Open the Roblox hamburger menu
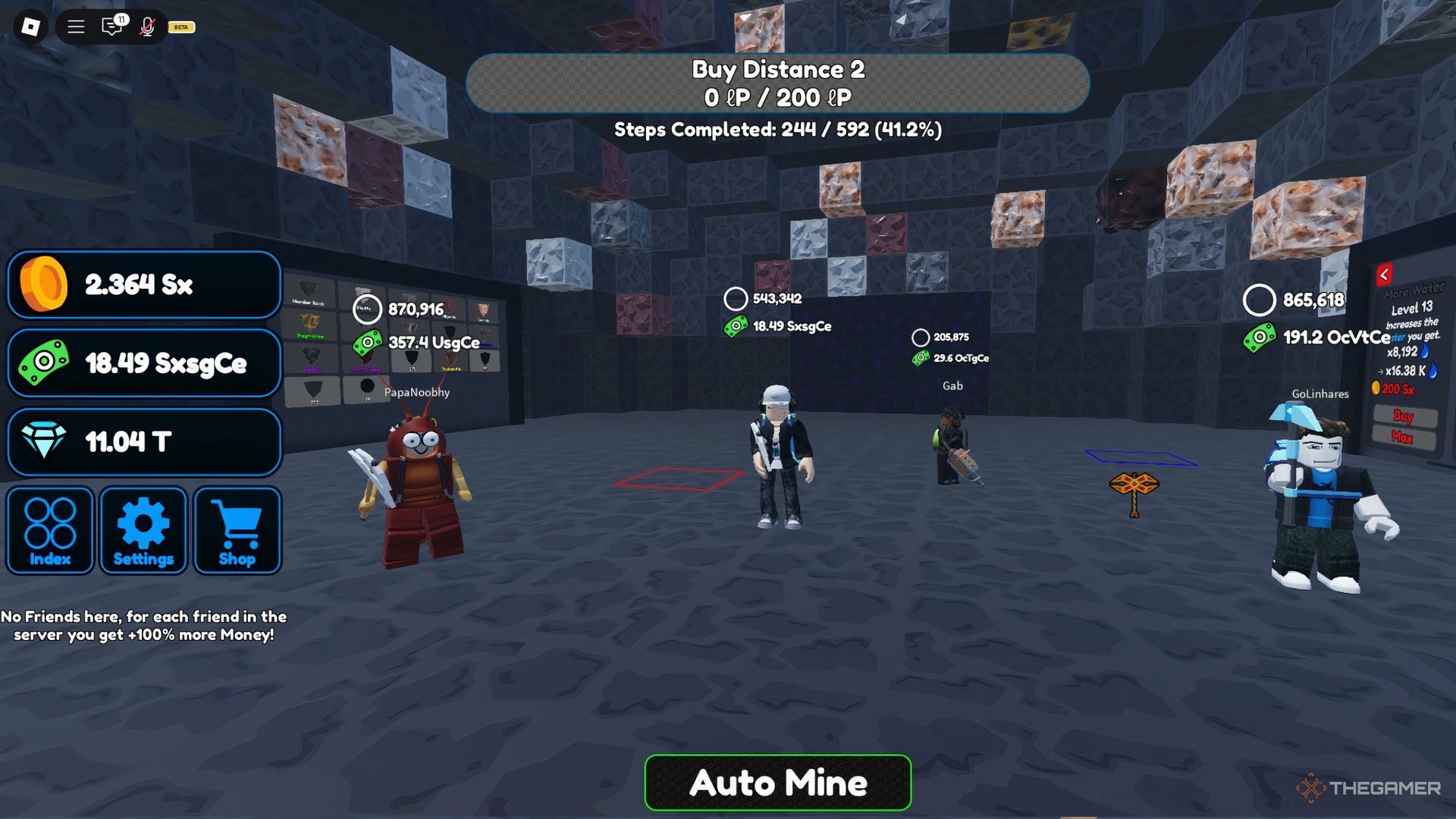This screenshot has height=819, width=1456. click(76, 27)
